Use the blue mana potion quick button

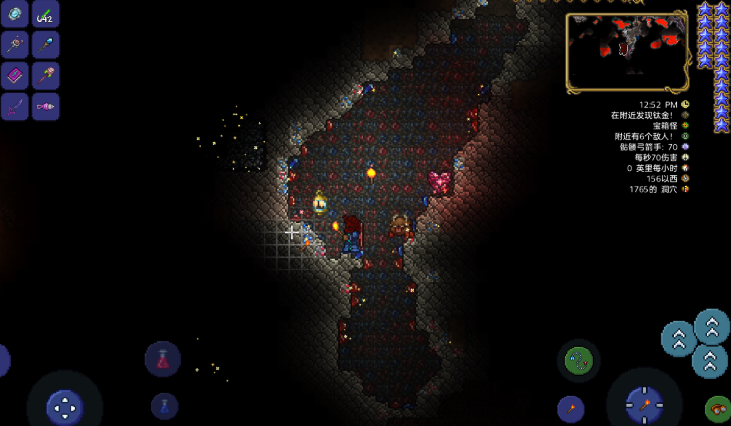165,405
